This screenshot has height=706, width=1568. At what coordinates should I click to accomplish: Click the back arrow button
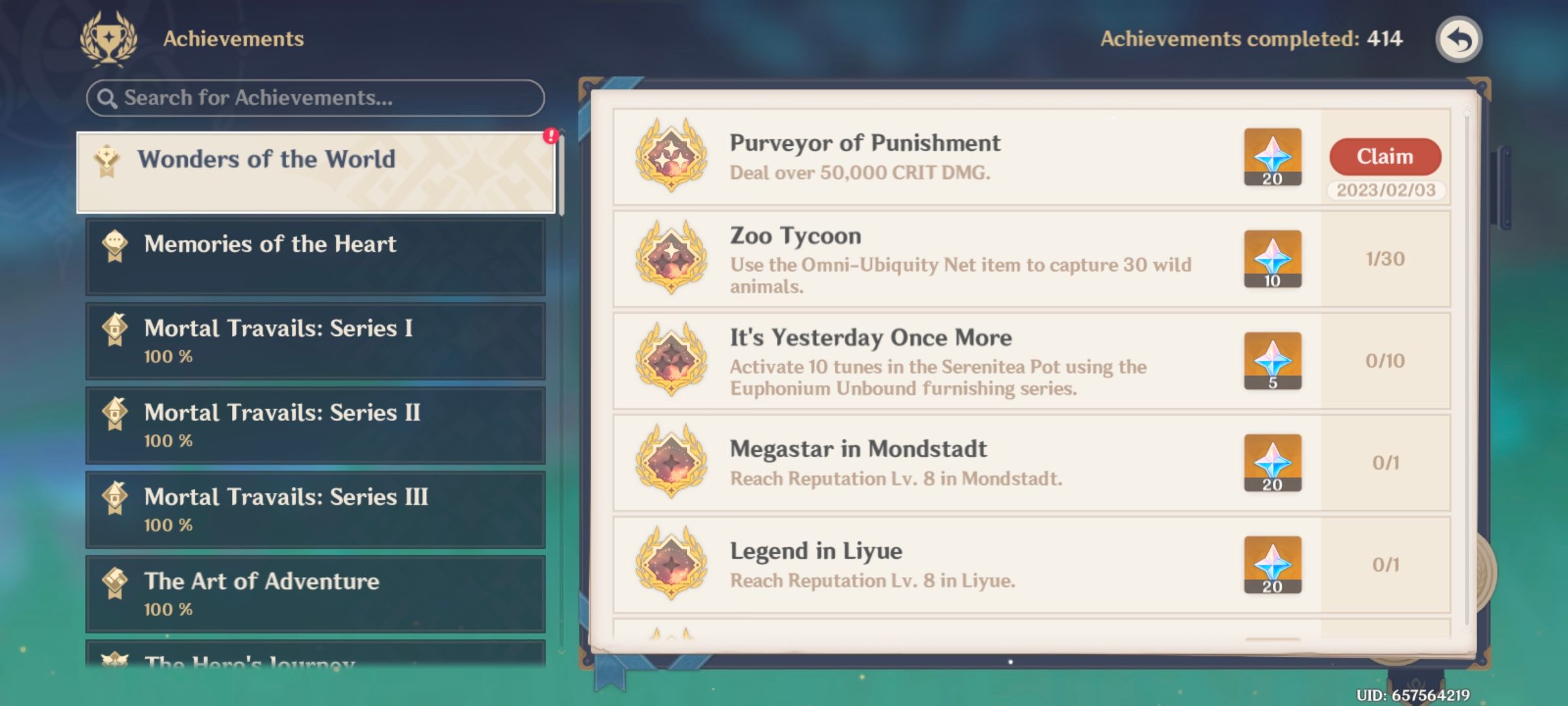[x=1458, y=39]
